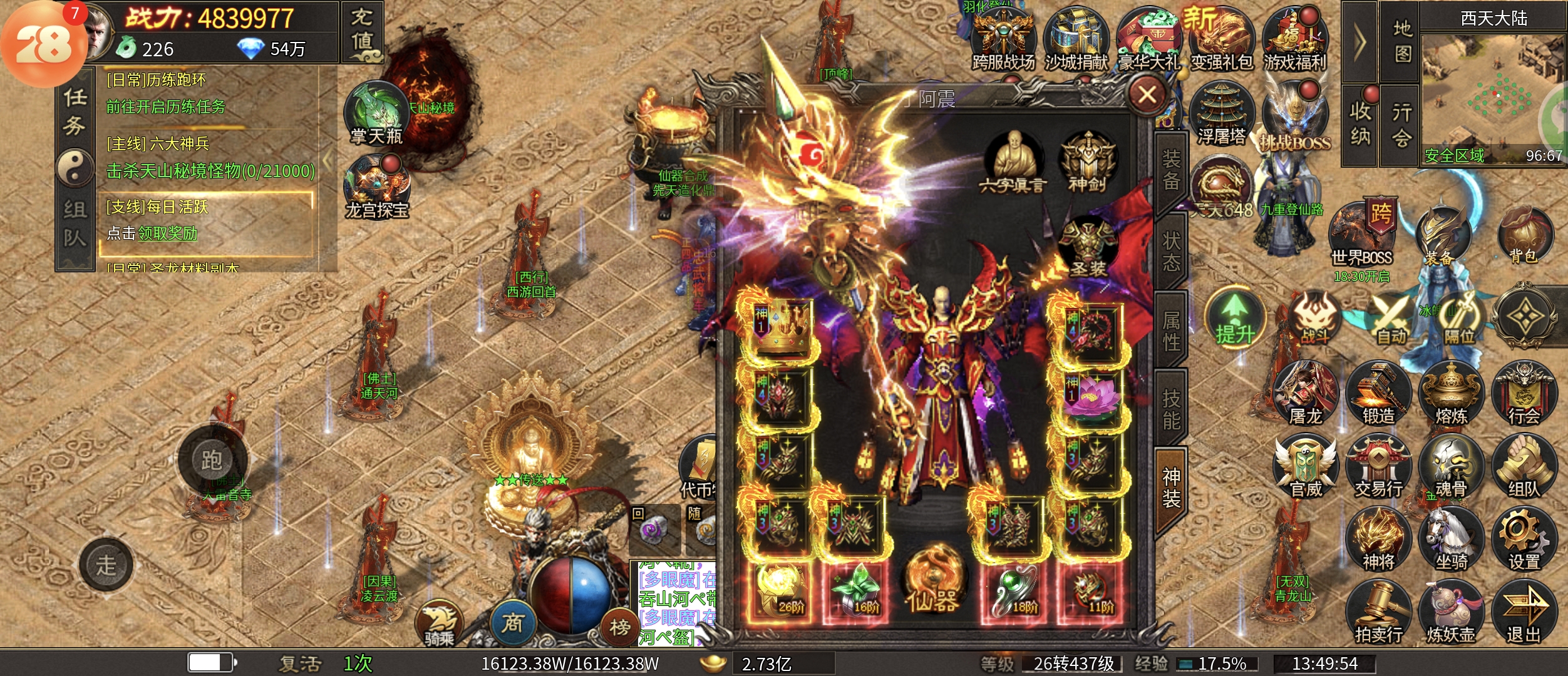Open the 行会 guild icon
Viewport: 1568px width, 676px height.
pos(1523,394)
